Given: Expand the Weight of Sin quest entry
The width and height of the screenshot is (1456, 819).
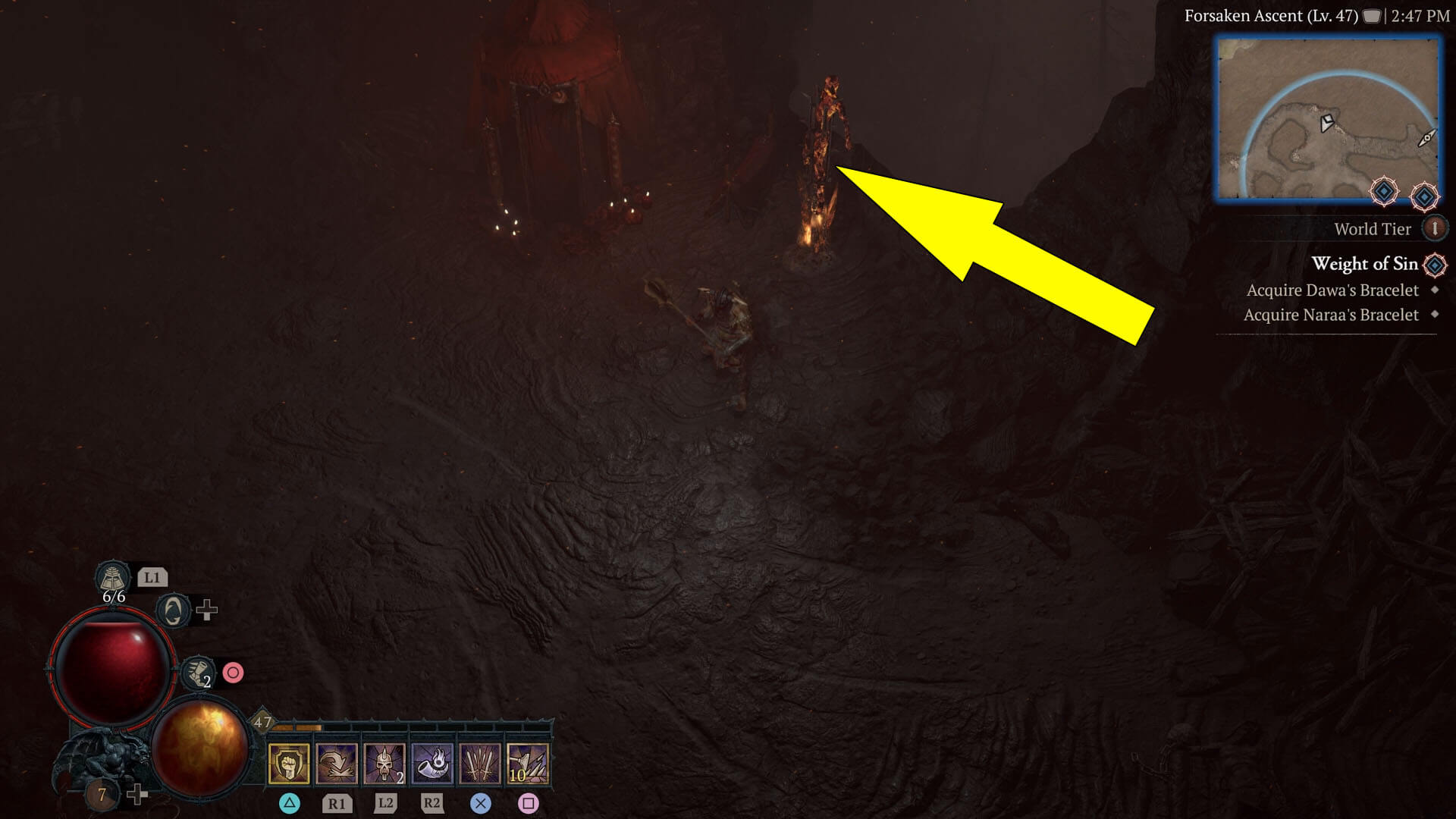Looking at the screenshot, I should pyautogui.click(x=1365, y=265).
